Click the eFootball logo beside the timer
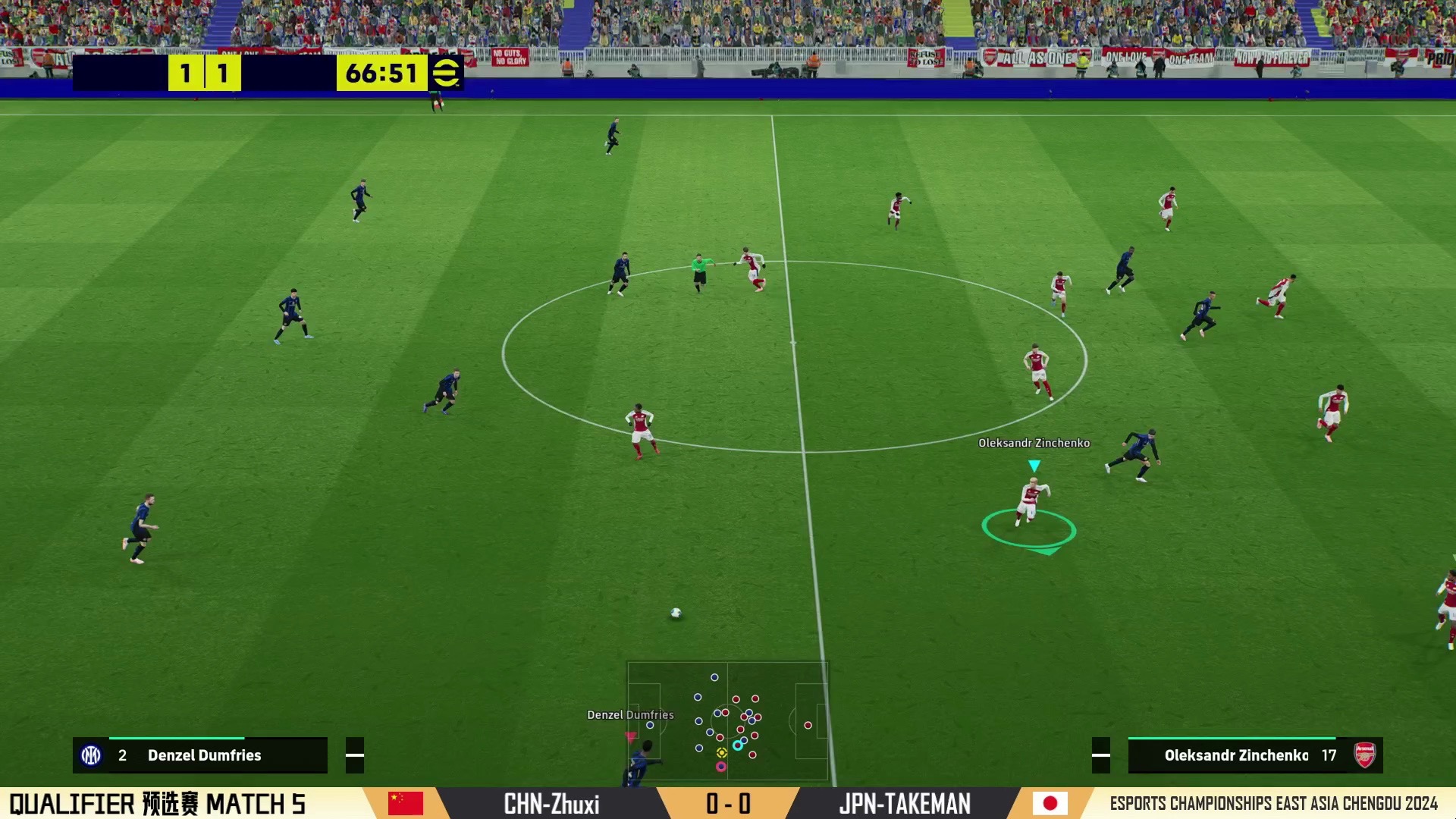 click(446, 73)
